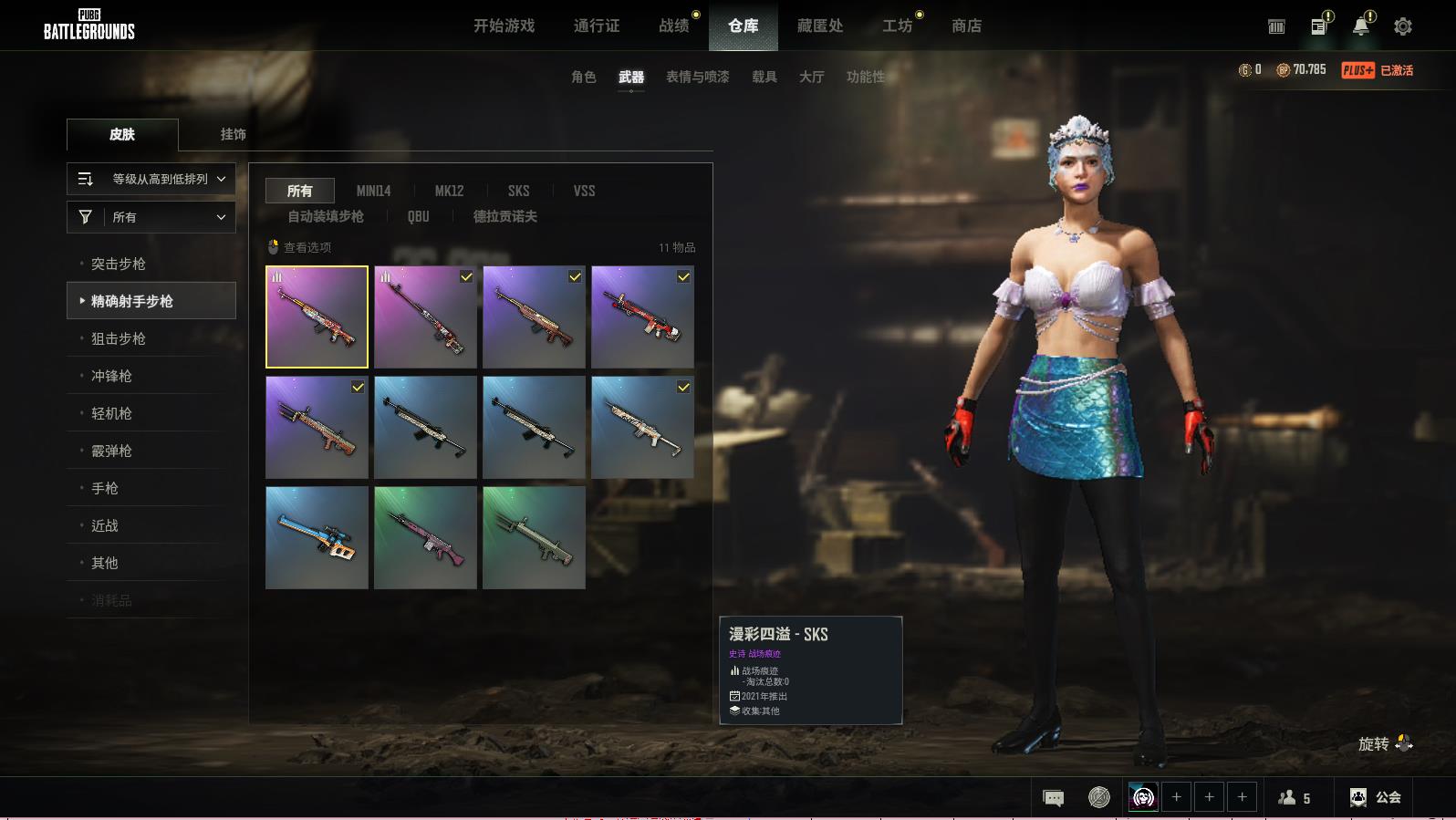Check the notification bell icon
Image resolution: width=1456 pixels, height=820 pixels.
pyautogui.click(x=1360, y=27)
